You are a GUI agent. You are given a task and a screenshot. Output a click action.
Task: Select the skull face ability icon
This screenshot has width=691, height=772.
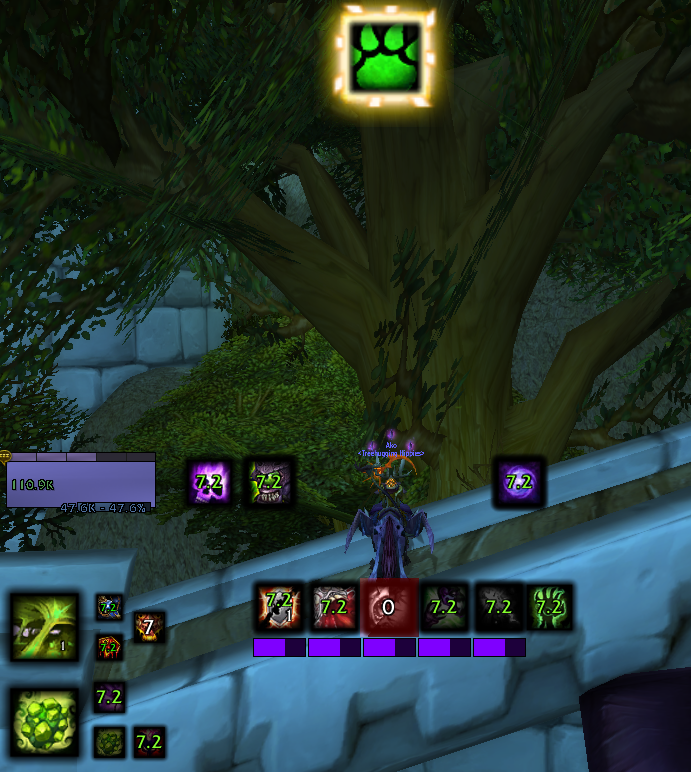(268, 482)
